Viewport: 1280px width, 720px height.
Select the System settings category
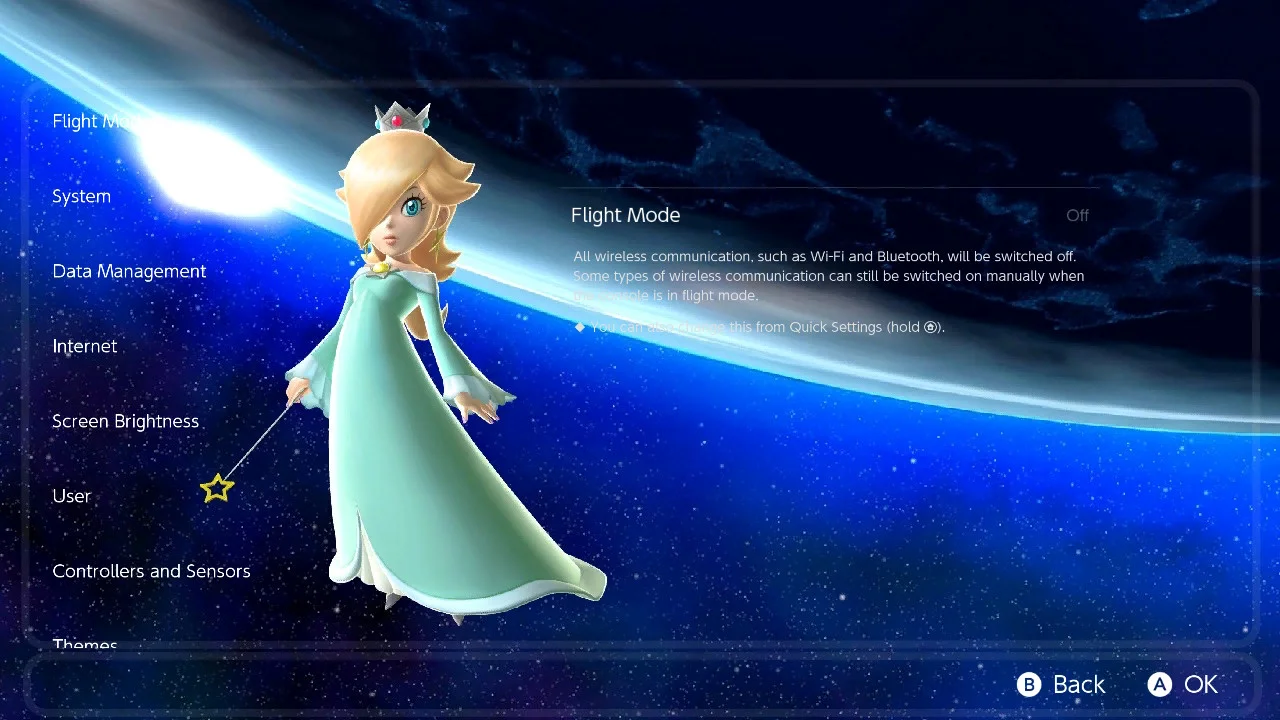tap(82, 197)
